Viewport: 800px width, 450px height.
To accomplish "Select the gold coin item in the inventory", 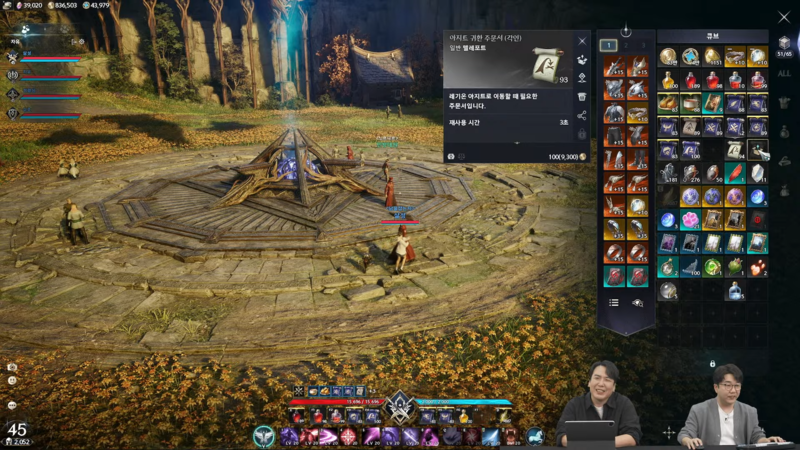I will point(667,57).
